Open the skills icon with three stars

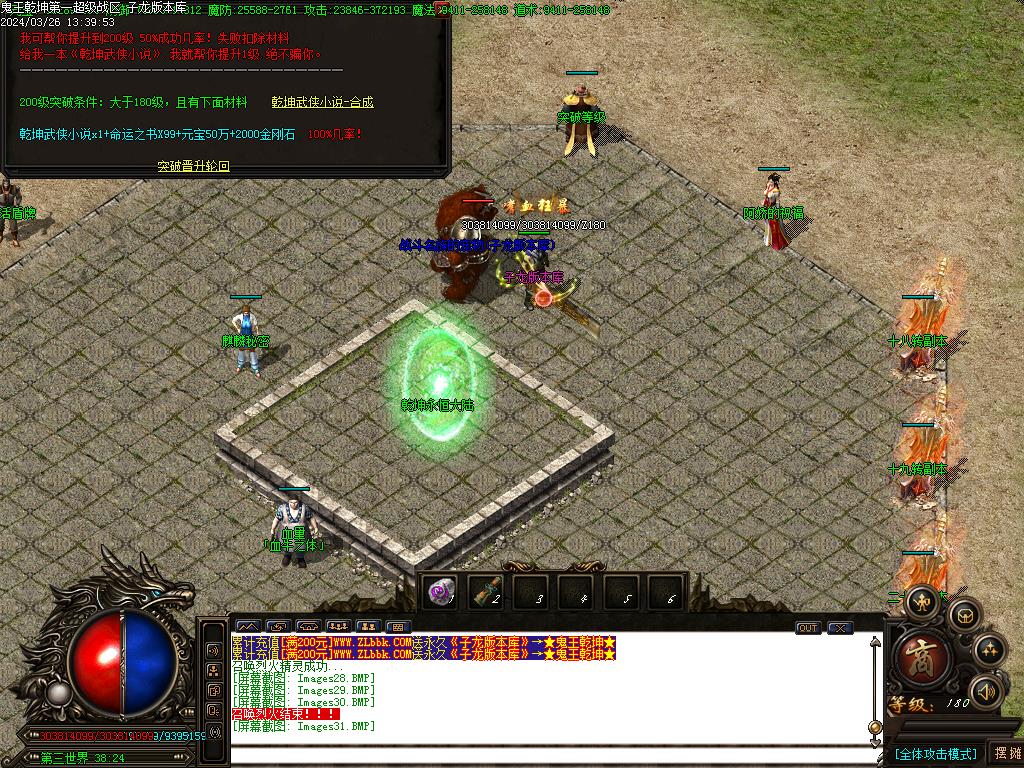coord(989,649)
